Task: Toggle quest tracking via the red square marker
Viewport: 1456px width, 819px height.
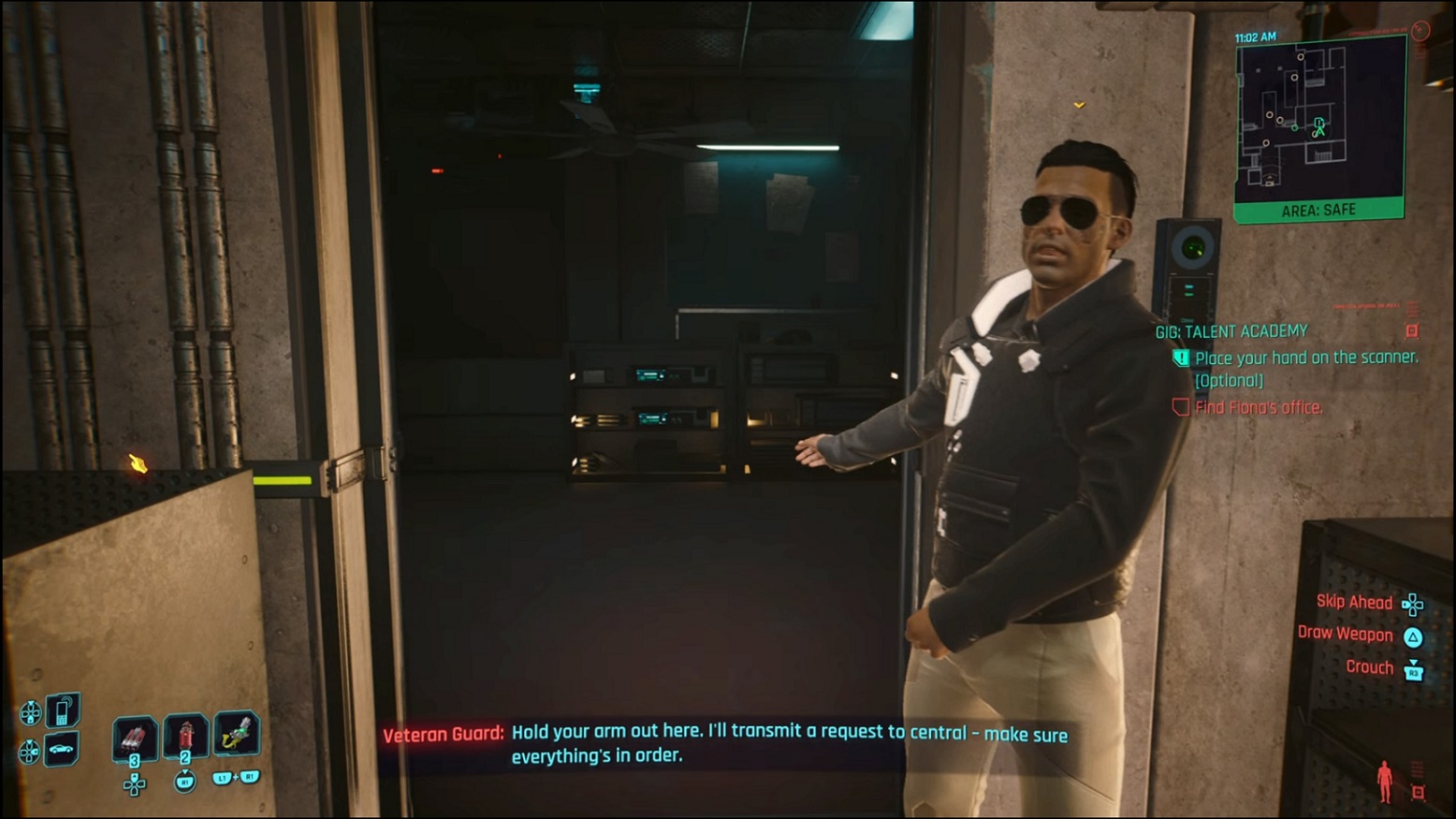Action: pyautogui.click(x=1412, y=330)
